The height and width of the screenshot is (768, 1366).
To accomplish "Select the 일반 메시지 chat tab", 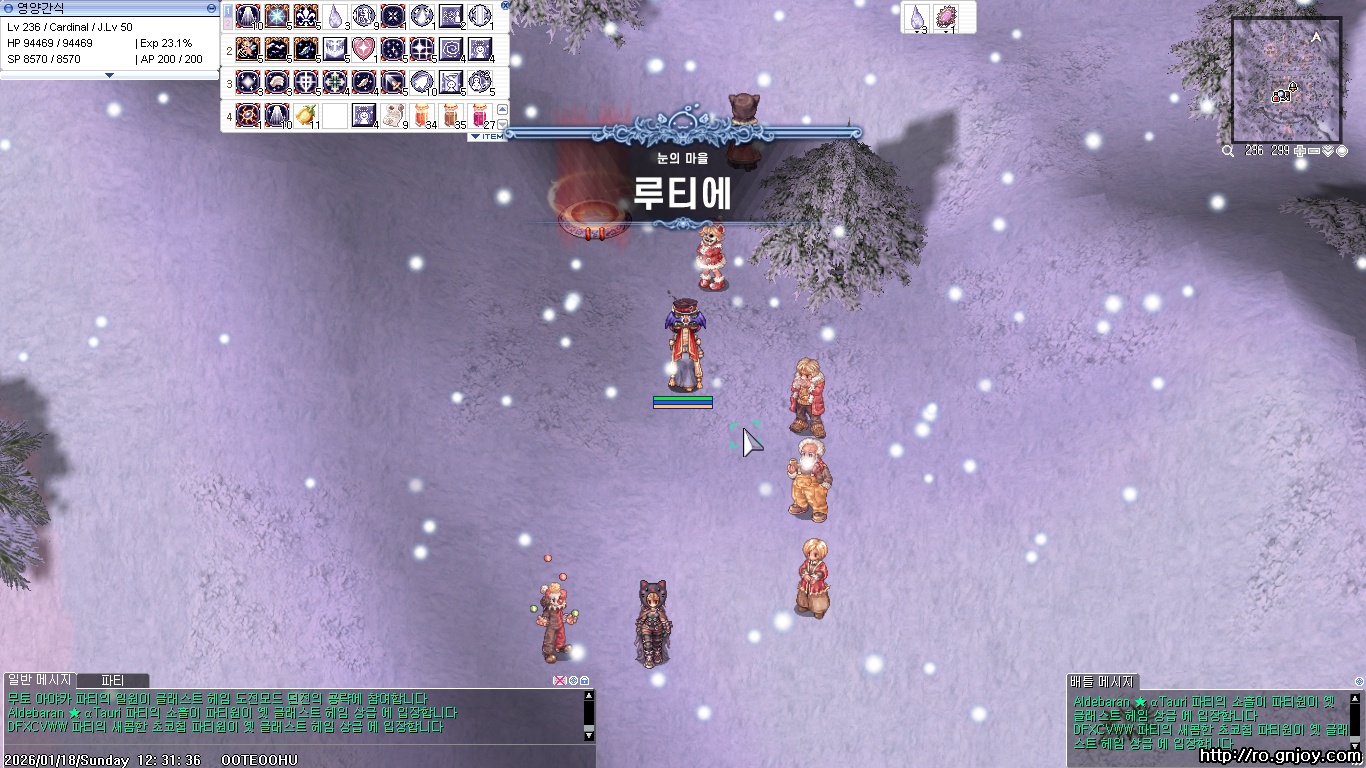I will point(35,679).
